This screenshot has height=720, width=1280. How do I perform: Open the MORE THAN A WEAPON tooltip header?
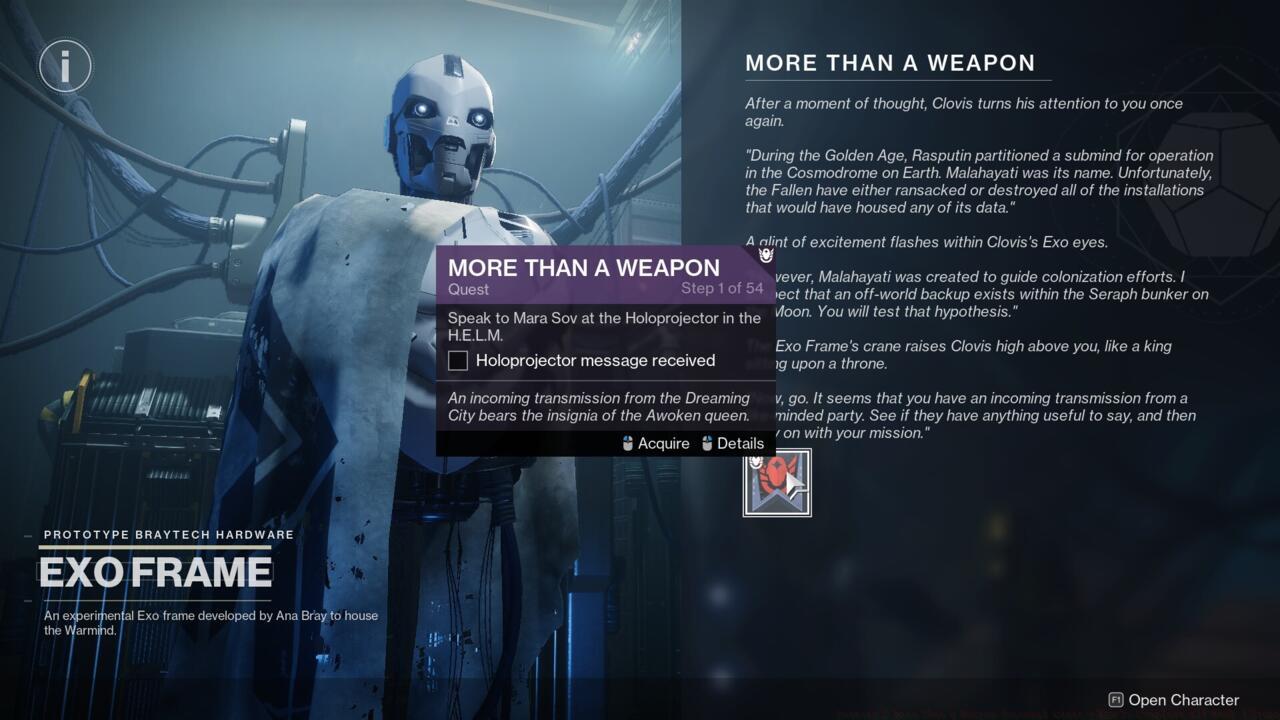[x=583, y=268]
